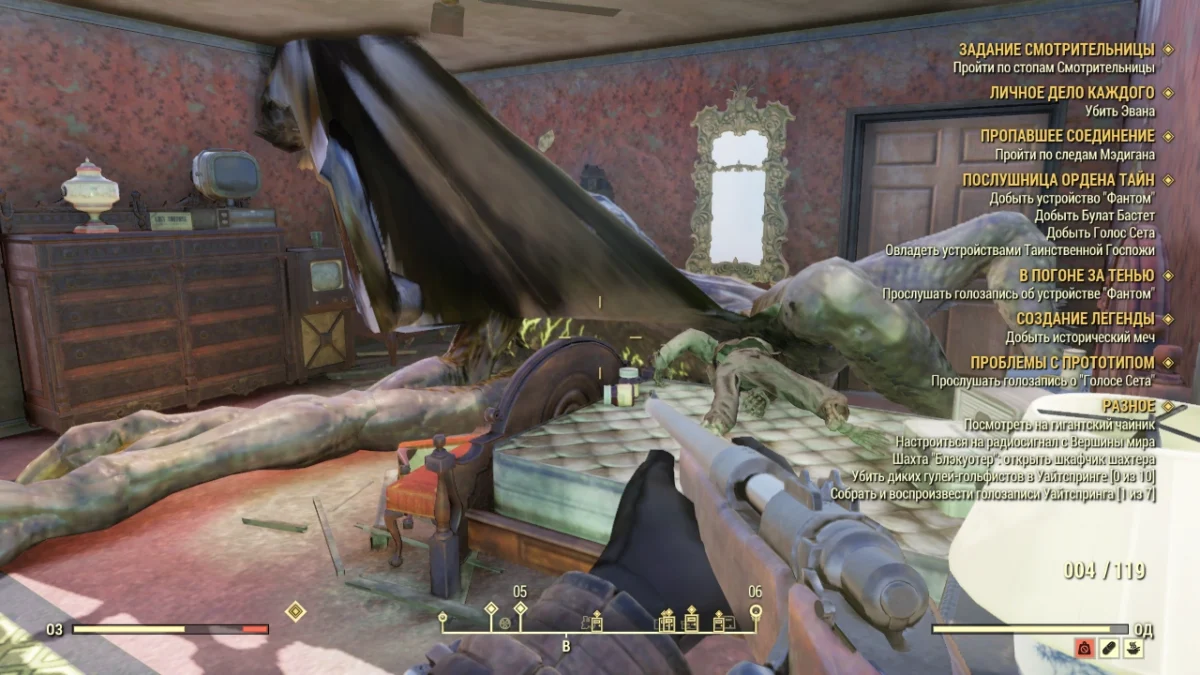Click the food bowl status icon
This screenshot has width=1200, height=675.
pos(1133,648)
